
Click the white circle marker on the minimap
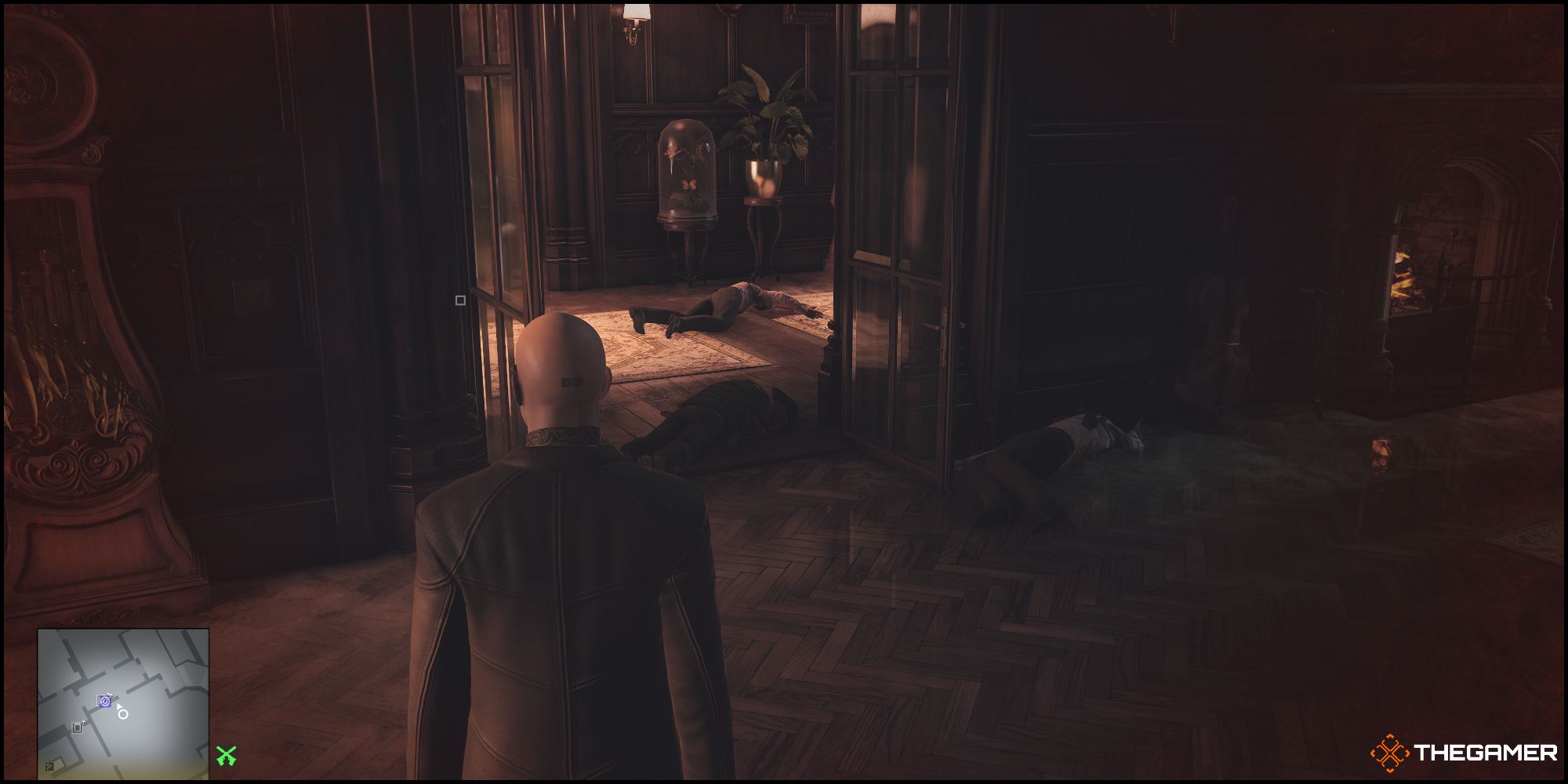[122, 715]
